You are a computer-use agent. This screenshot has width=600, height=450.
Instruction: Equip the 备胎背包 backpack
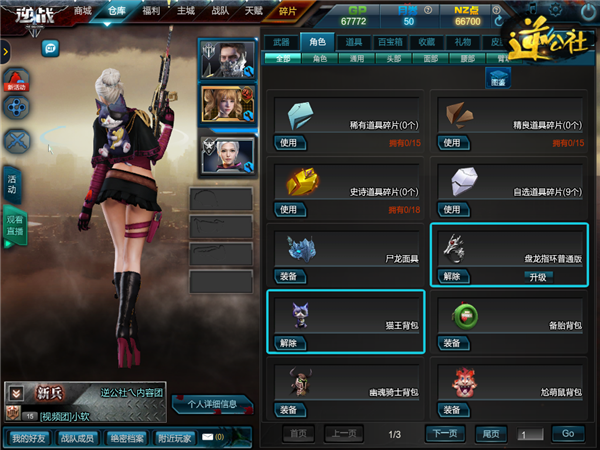[451, 343]
